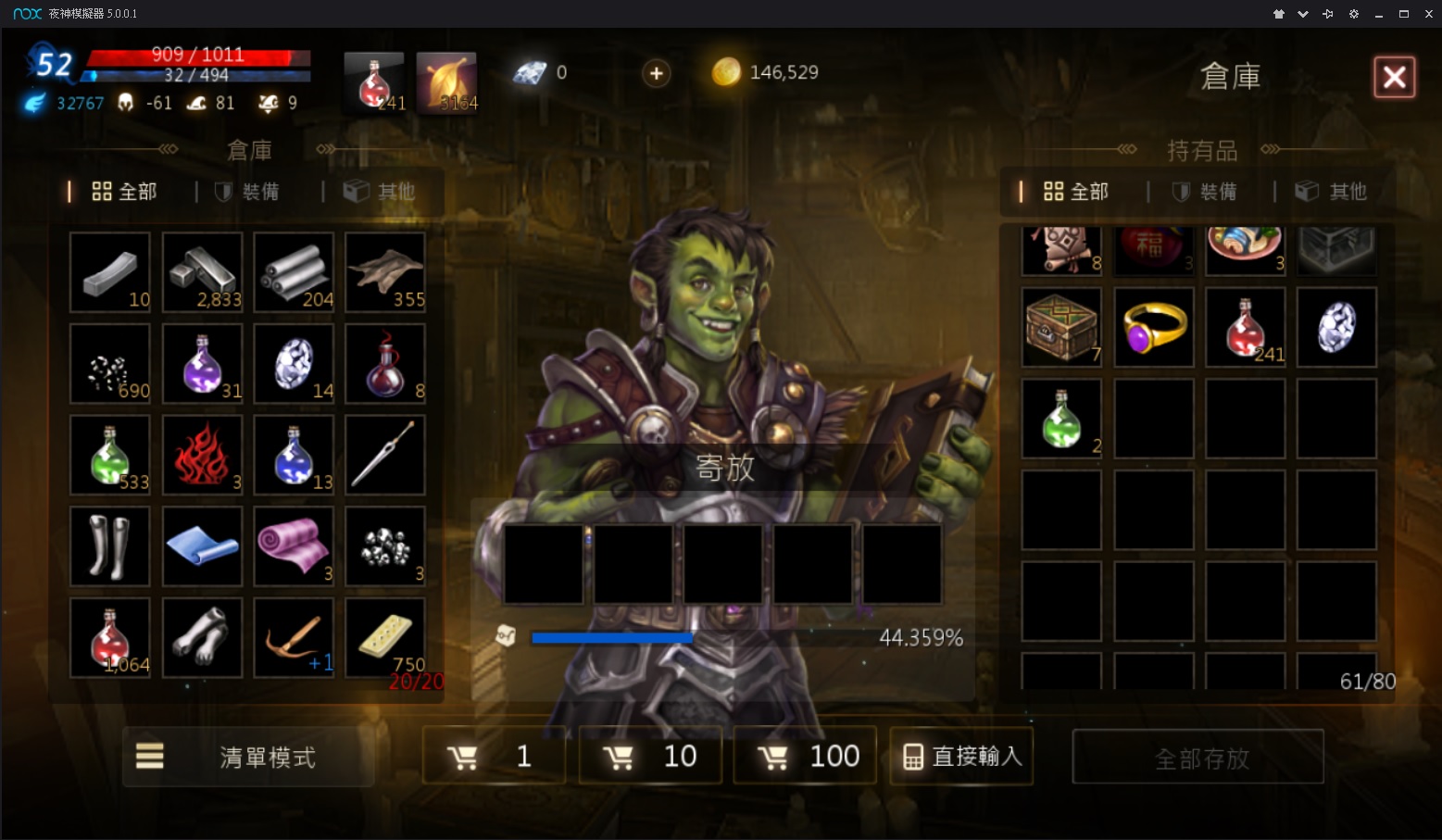The height and width of the screenshot is (840, 1442).
Task: Select warehouse equipment tab
Action: pos(248,192)
